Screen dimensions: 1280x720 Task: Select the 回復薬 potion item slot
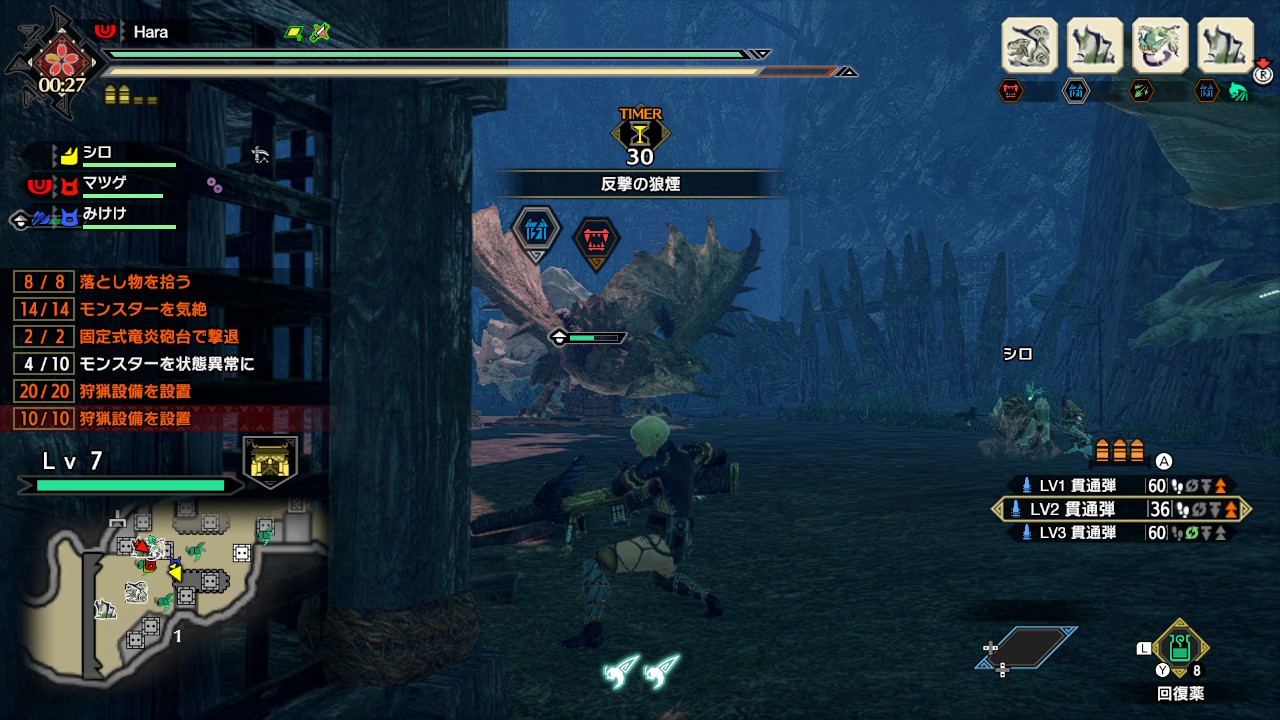coord(1180,649)
